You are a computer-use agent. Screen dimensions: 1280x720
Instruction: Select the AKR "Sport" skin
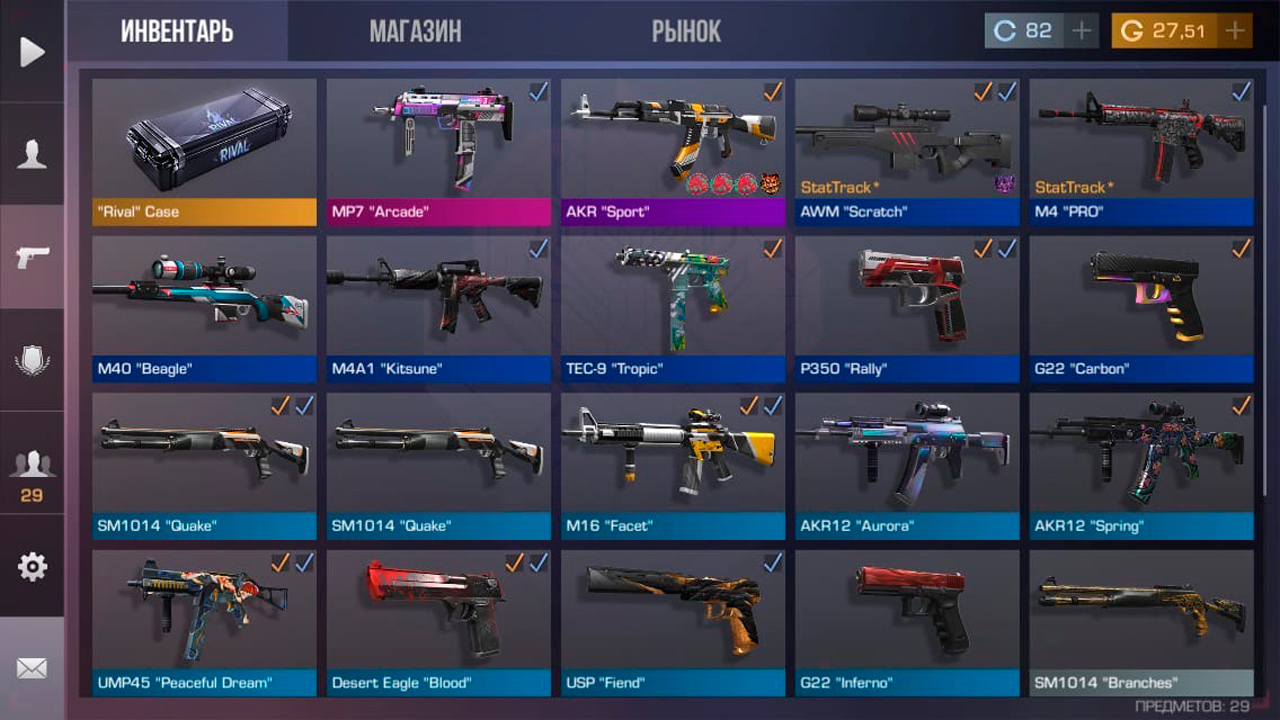tap(672, 152)
